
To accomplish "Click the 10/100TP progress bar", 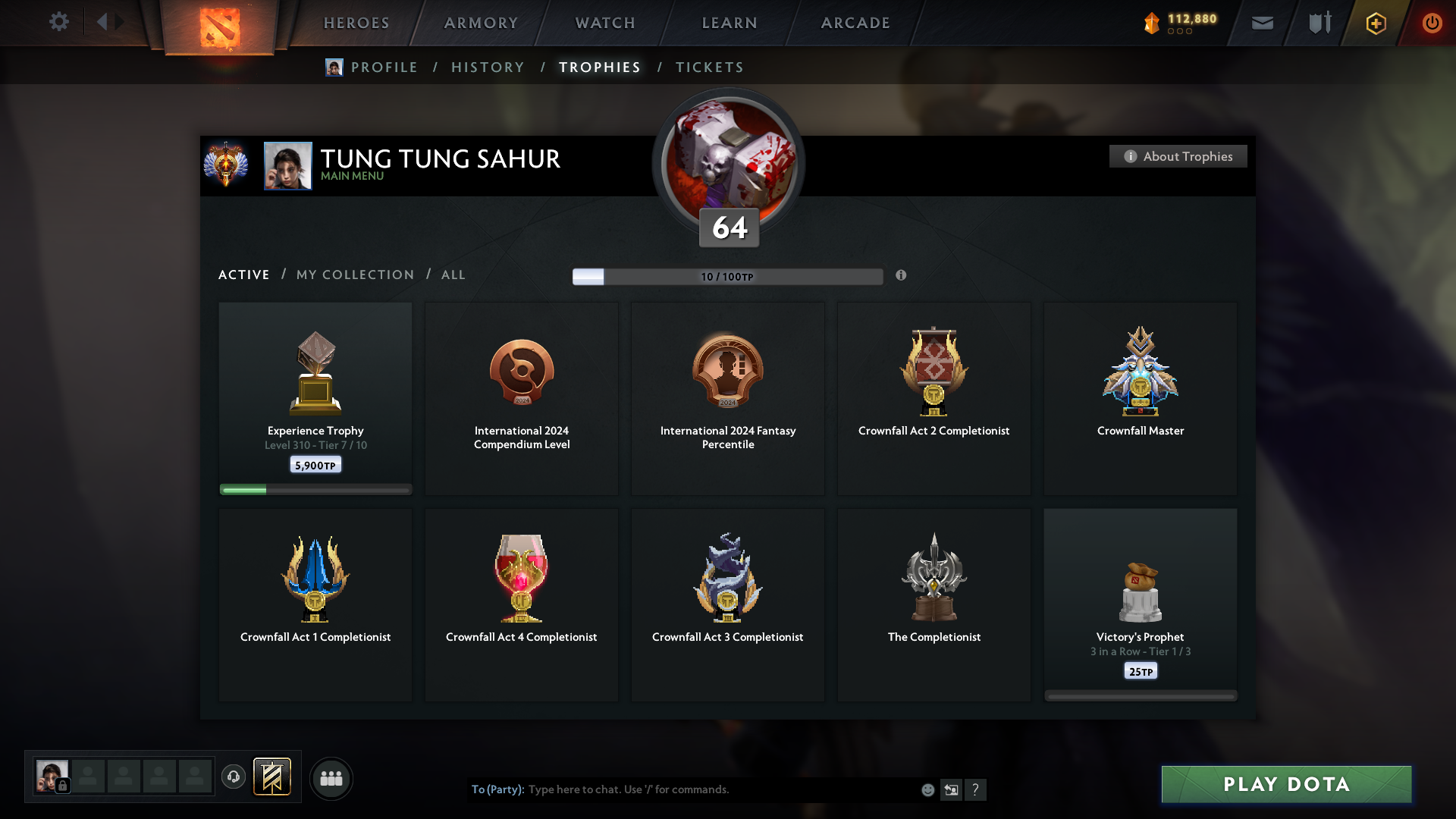I will (728, 276).
